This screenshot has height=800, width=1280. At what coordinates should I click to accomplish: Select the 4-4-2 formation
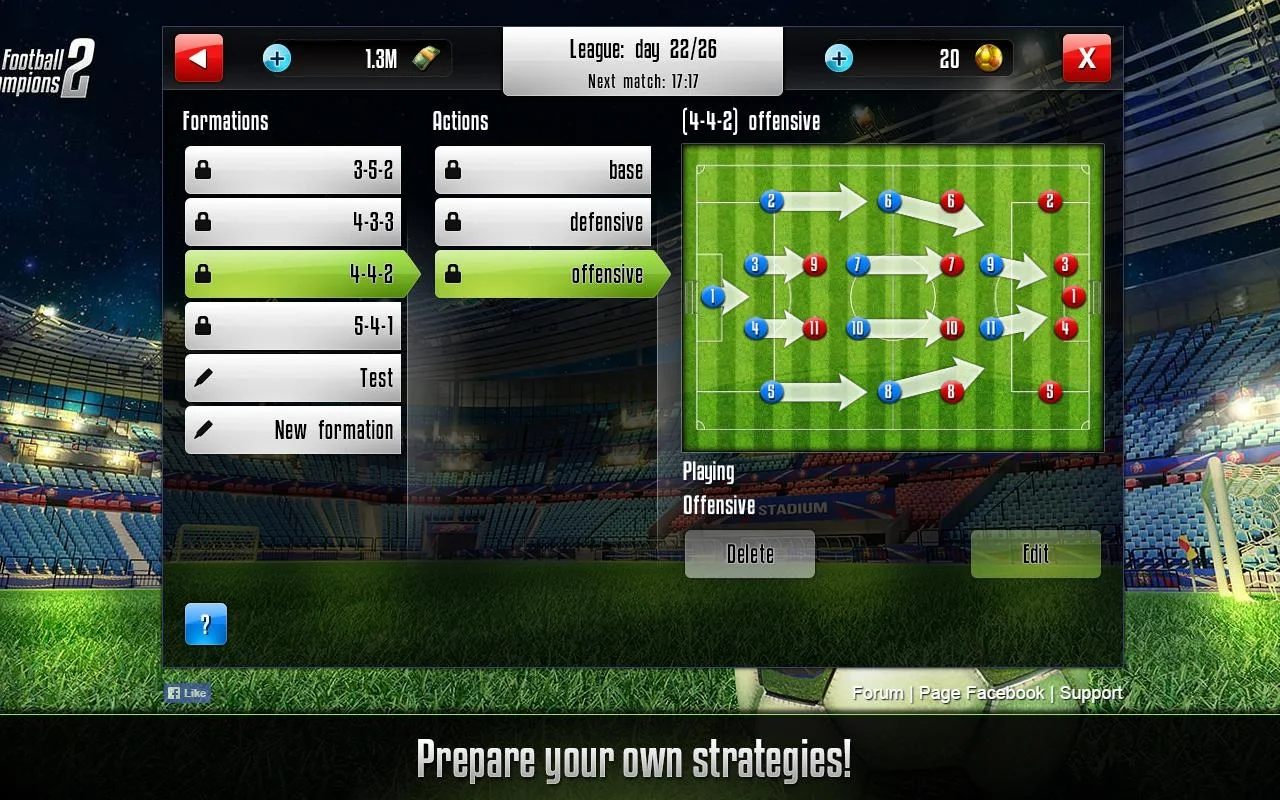point(295,274)
